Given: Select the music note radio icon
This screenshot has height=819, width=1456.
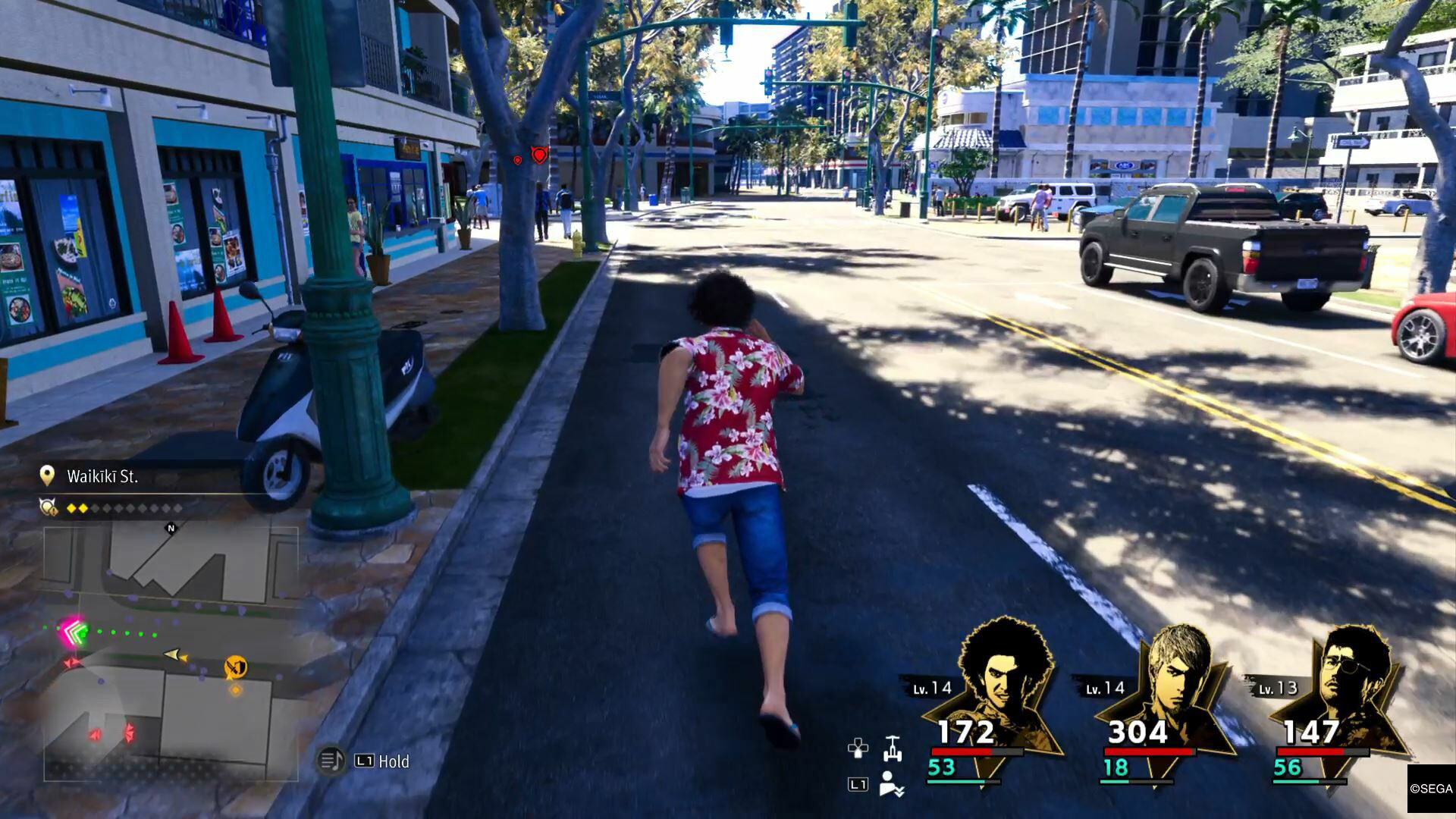Looking at the screenshot, I should [330, 759].
